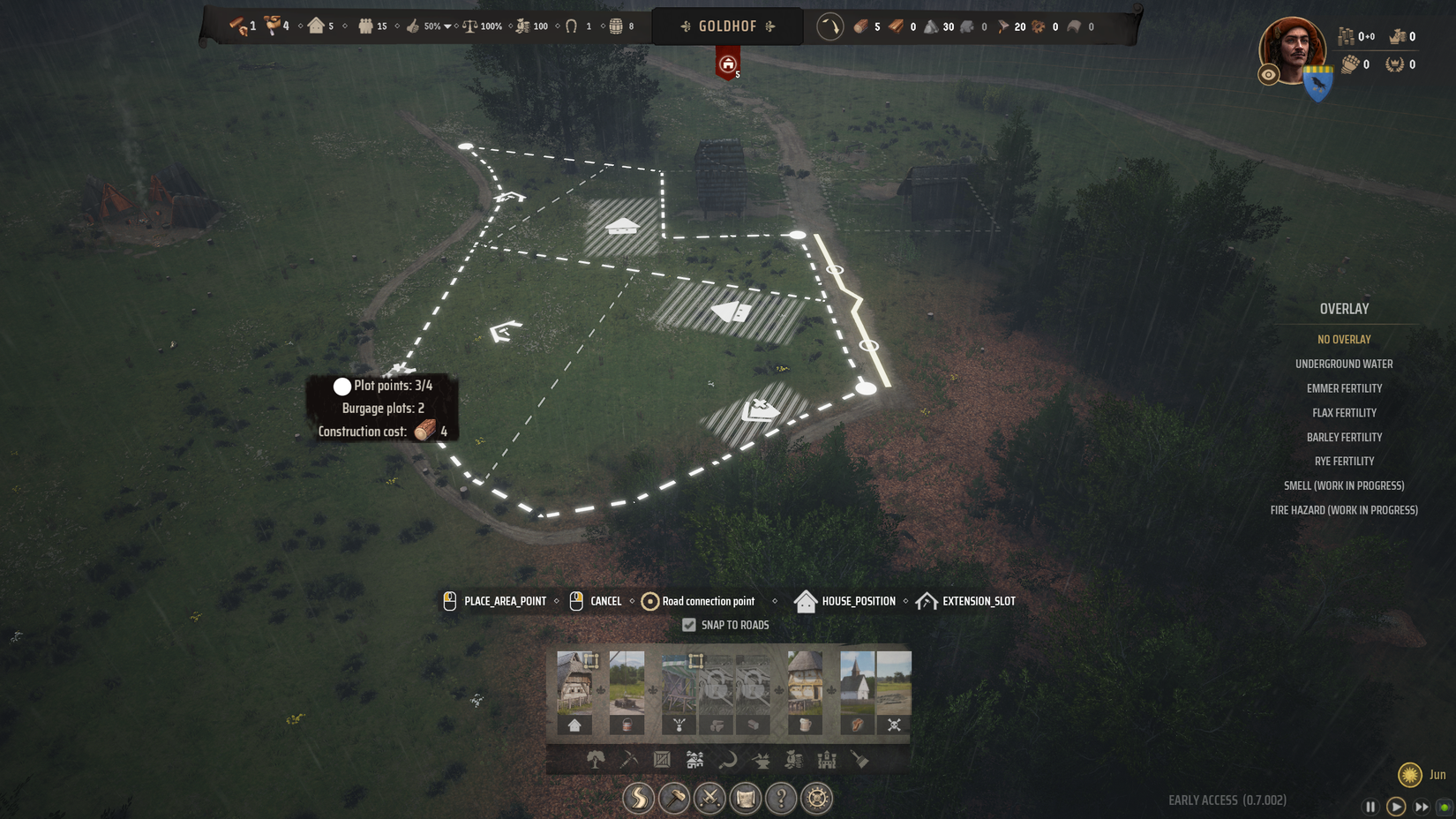Activate the Rye Fertility overlay
The width and height of the screenshot is (1456, 819).
[1344, 462]
